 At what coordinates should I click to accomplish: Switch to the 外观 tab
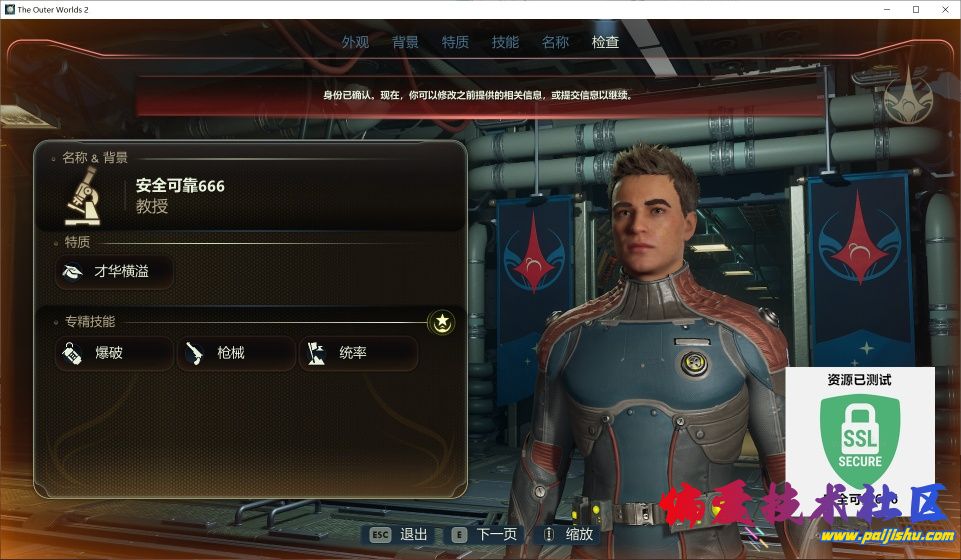tap(355, 42)
